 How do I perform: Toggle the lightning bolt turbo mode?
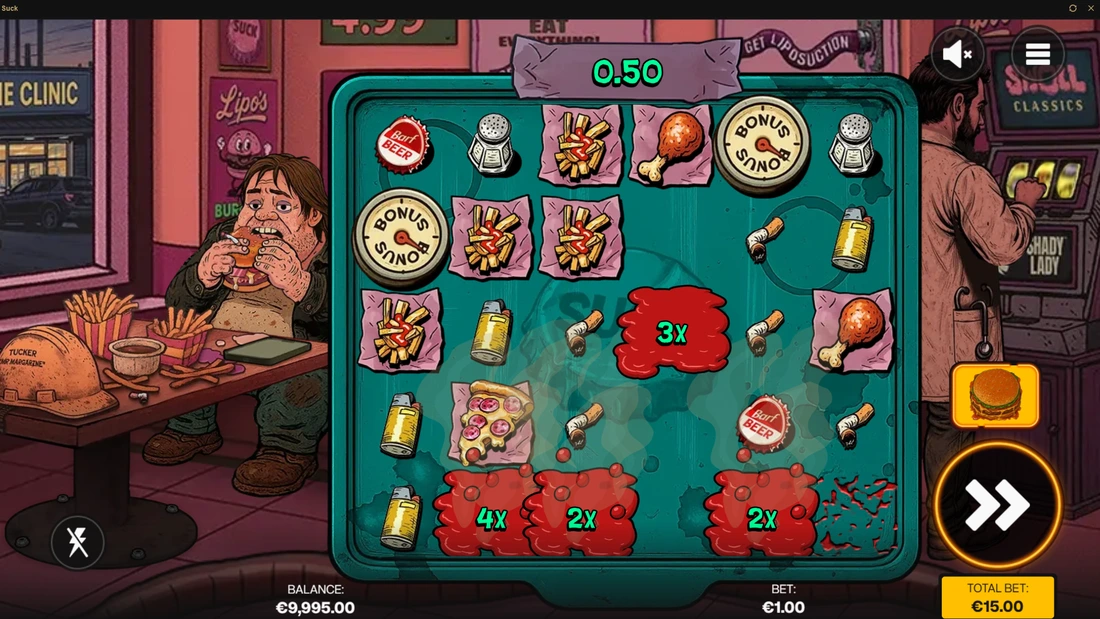tap(77, 542)
